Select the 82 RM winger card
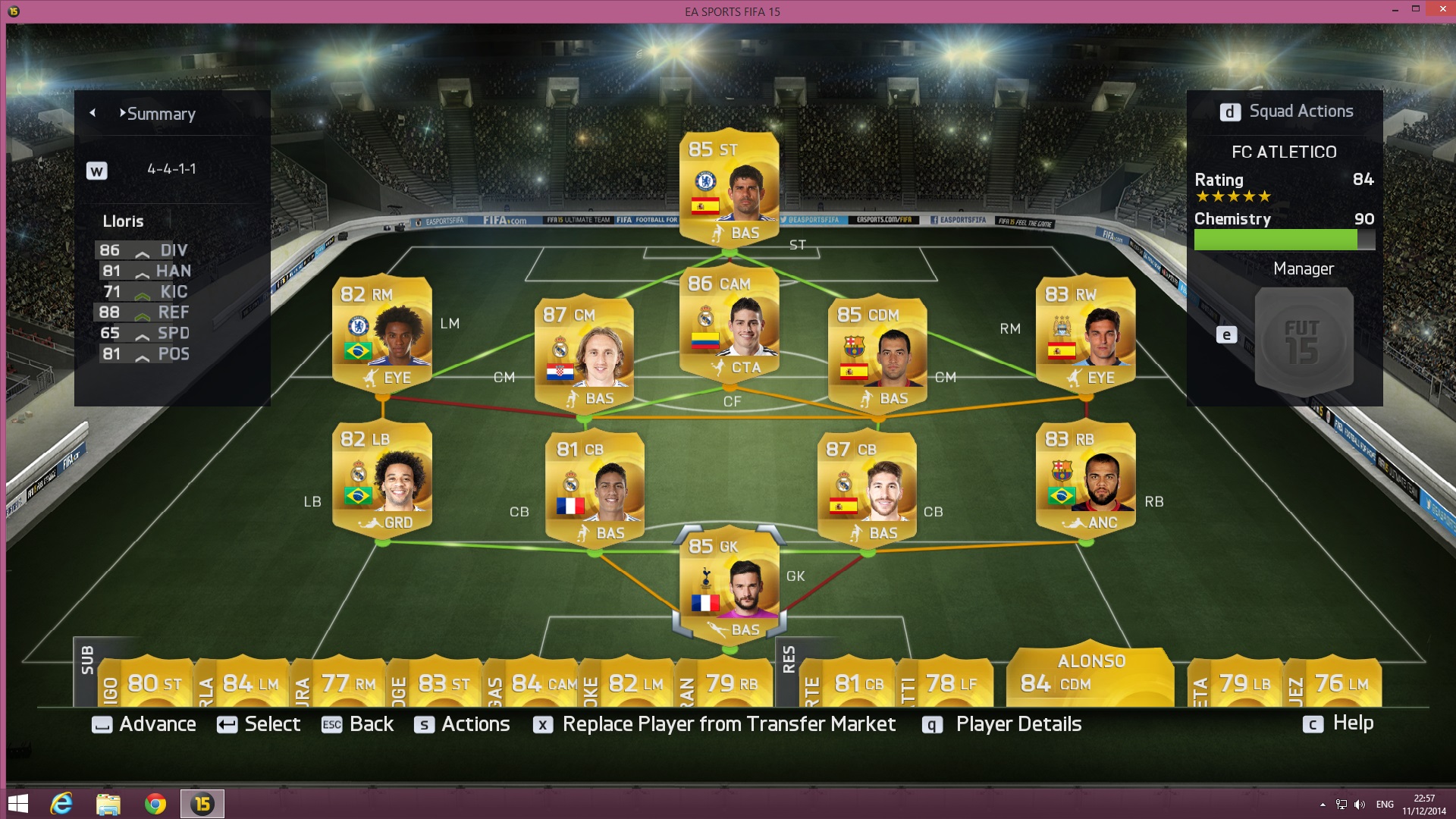 coord(382,334)
